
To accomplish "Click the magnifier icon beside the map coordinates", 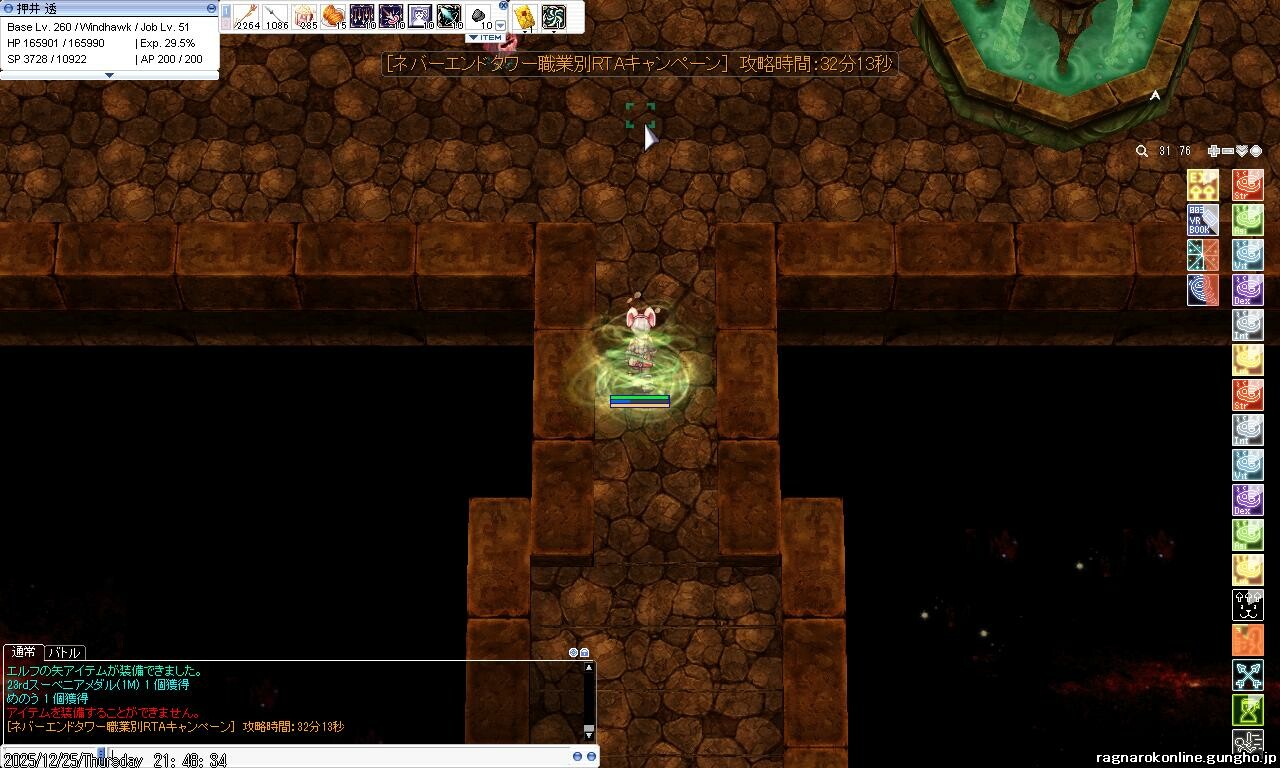I will point(1142,151).
